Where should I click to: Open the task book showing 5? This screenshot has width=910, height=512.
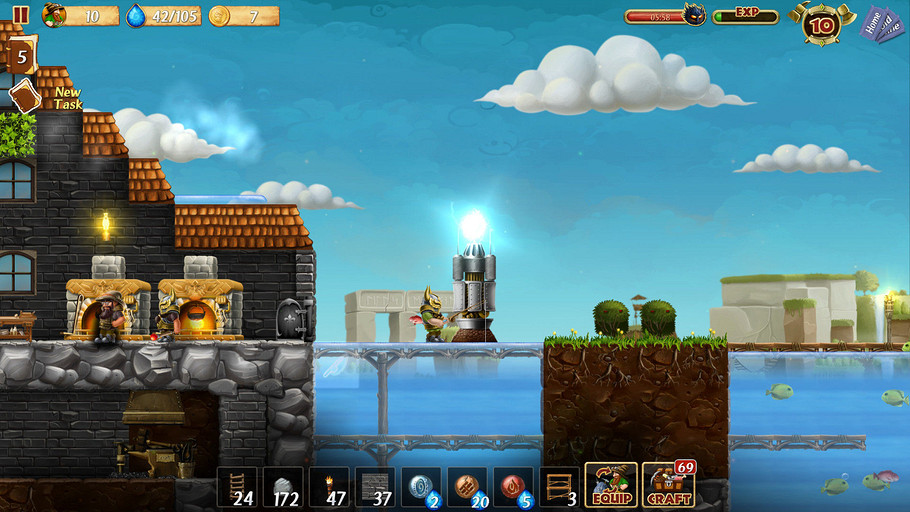pos(21,56)
